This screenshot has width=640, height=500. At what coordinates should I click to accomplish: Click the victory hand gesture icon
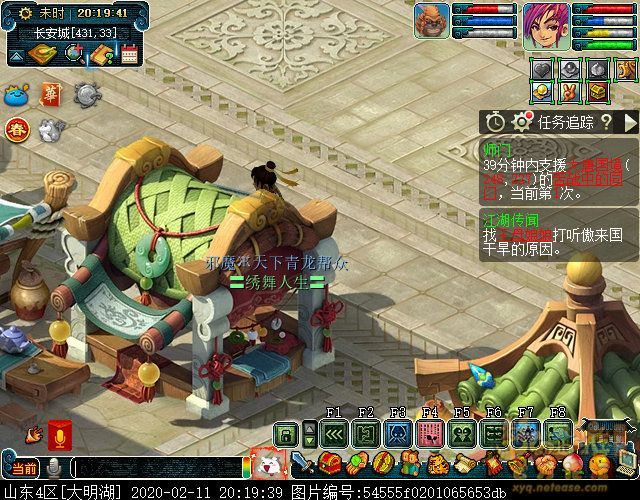[571, 92]
